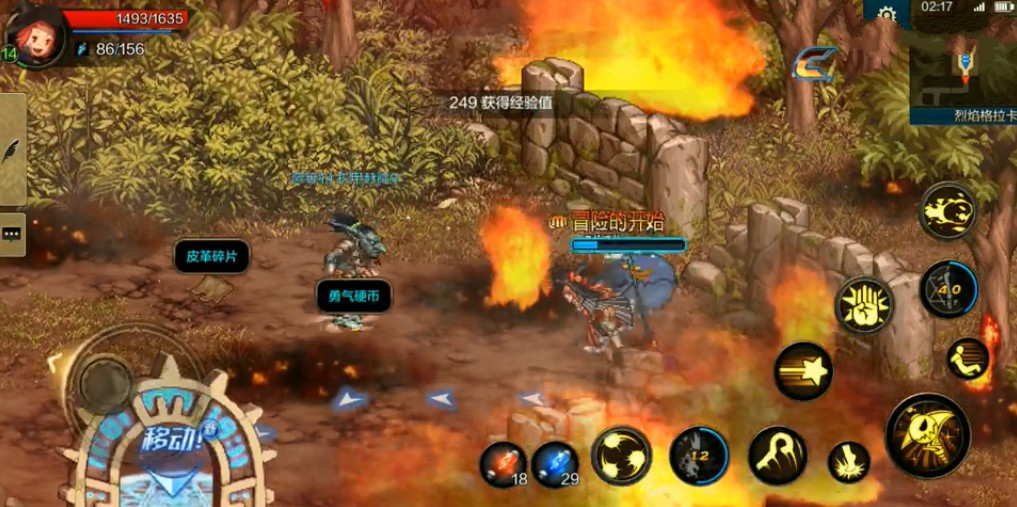Cast the curved hook swing skill
Image resolution: width=1017 pixels, height=507 pixels.
[x=777, y=456]
